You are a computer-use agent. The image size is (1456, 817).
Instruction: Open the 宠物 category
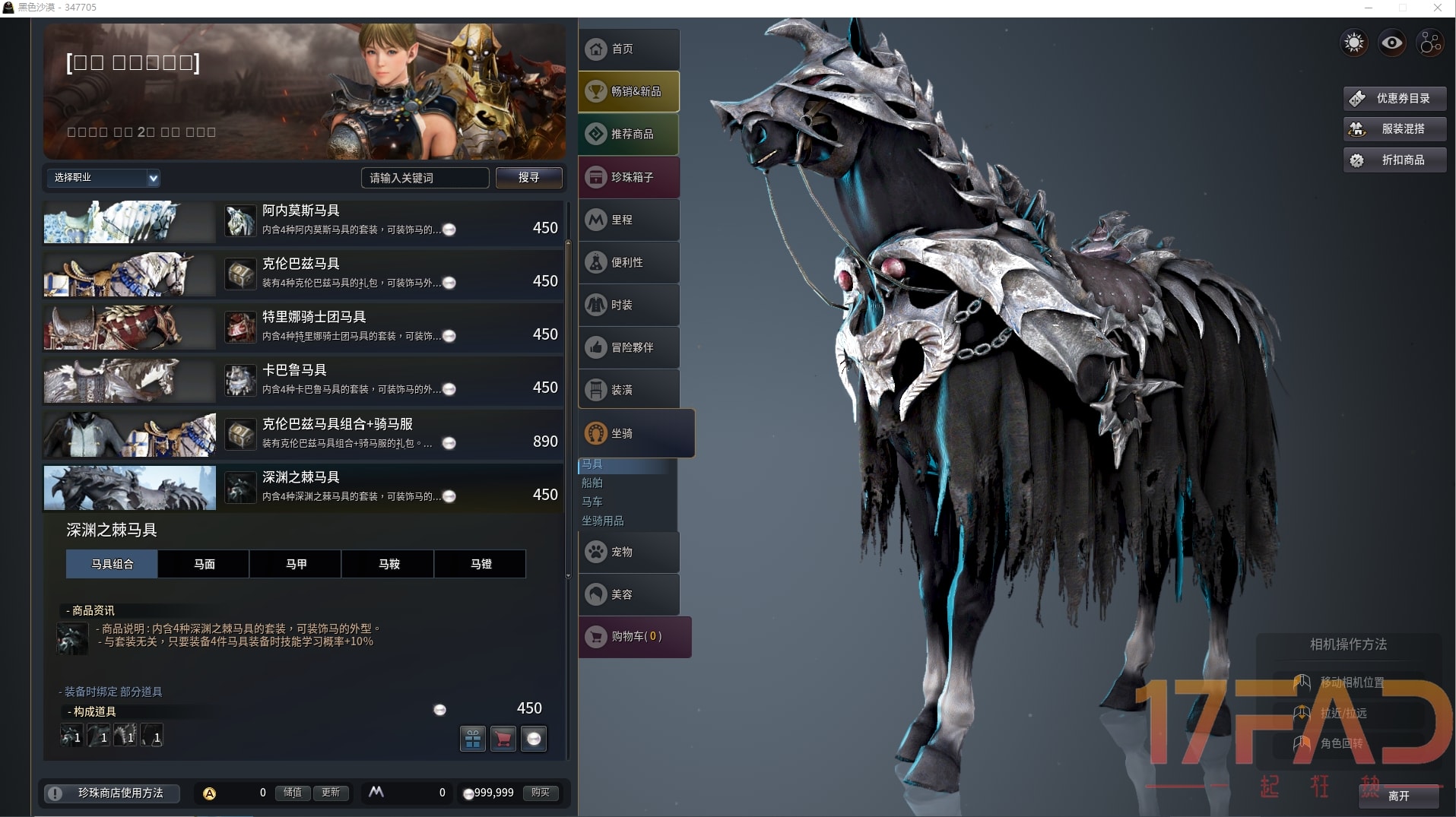click(x=628, y=552)
